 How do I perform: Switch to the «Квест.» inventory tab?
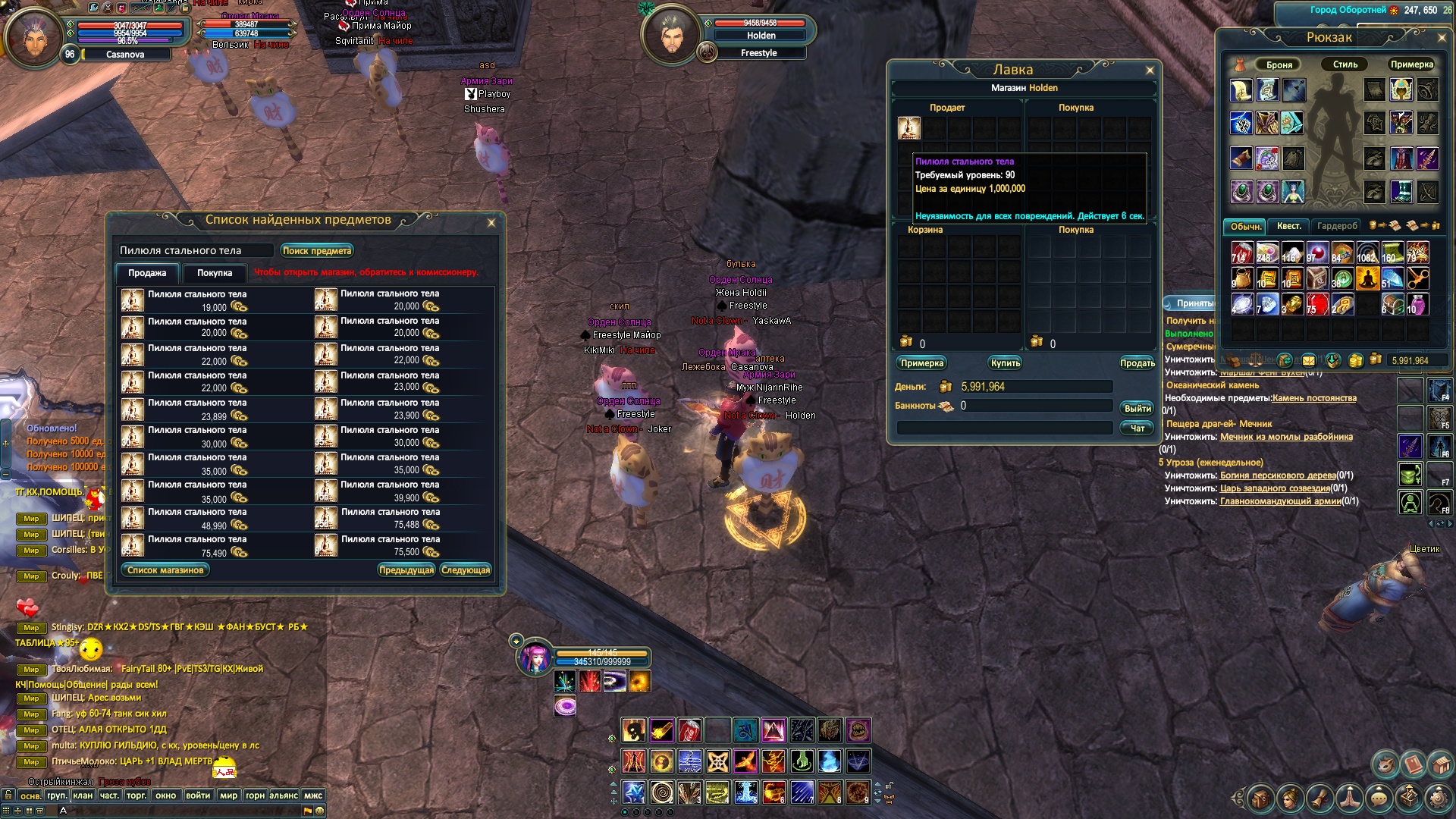coord(1288,226)
